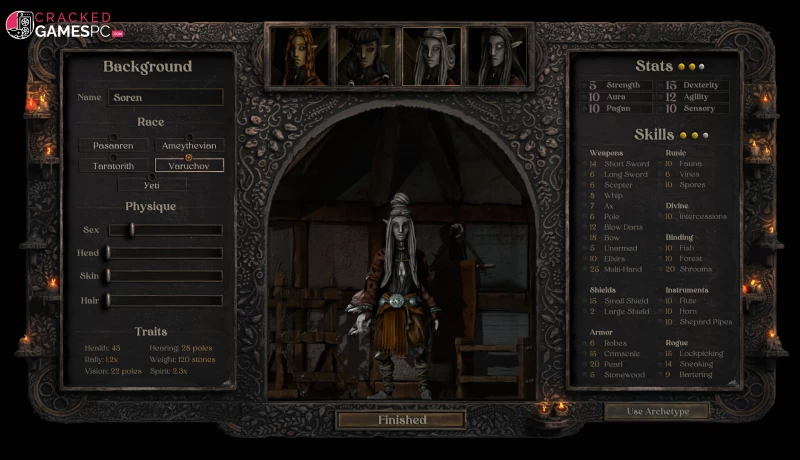Change the Hair slider
Screen dimensions: 800x460
[165, 300]
